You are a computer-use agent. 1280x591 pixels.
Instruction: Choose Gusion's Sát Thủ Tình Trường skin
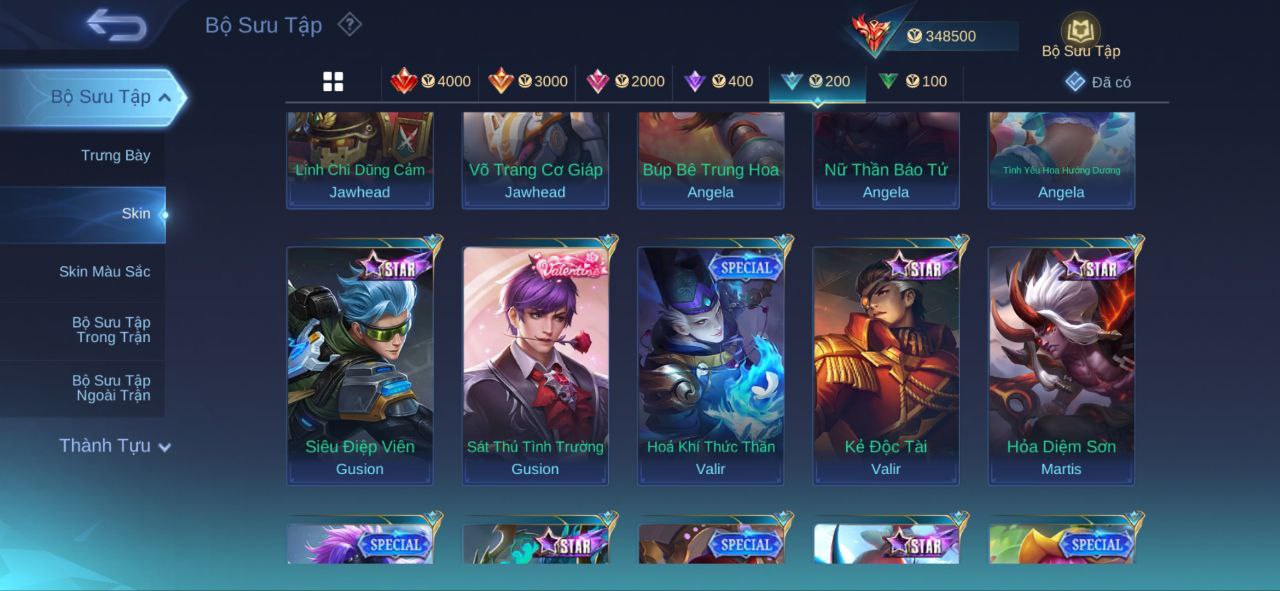pyautogui.click(x=535, y=365)
